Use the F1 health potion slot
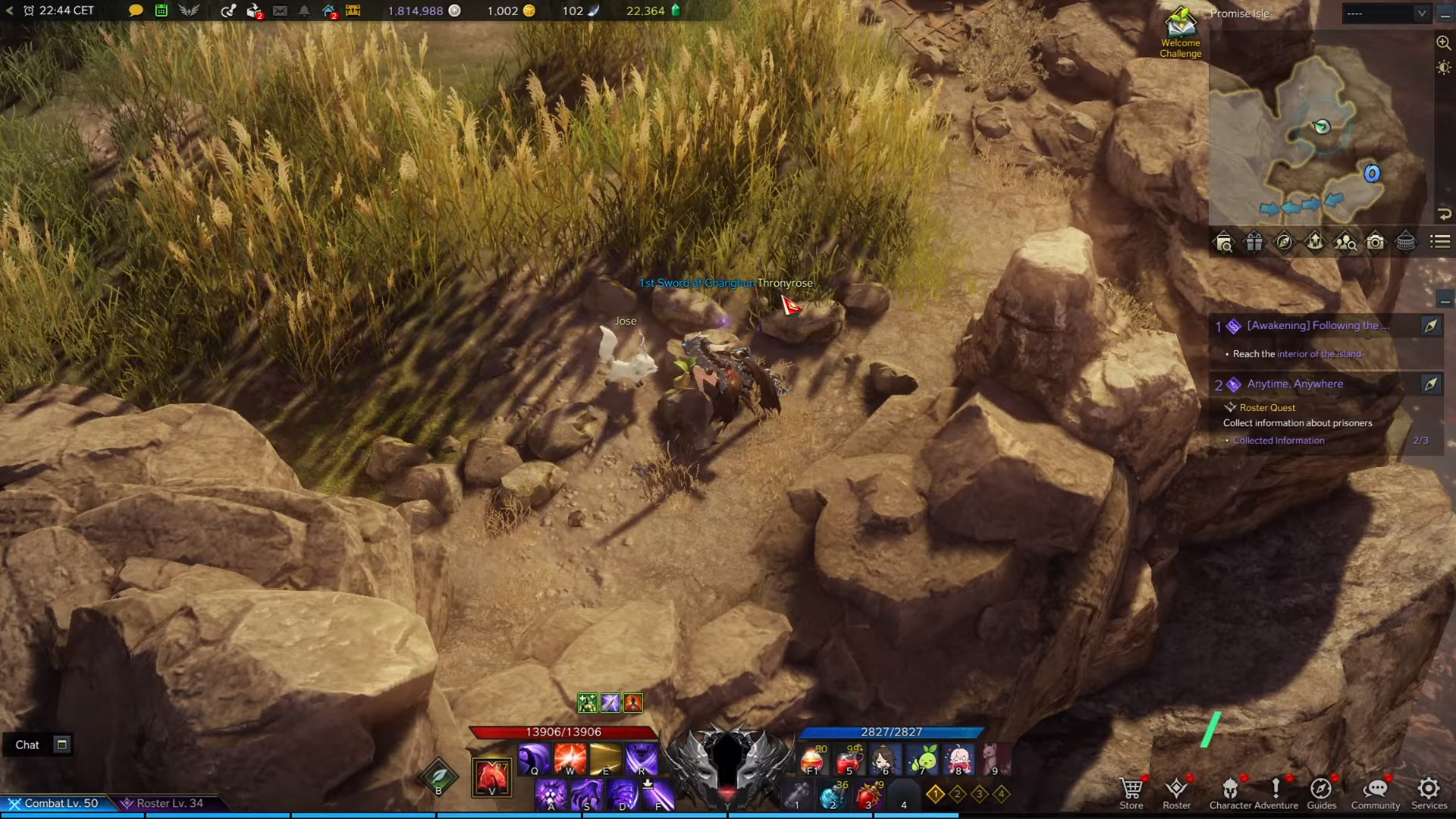Image resolution: width=1456 pixels, height=819 pixels. coord(812,760)
